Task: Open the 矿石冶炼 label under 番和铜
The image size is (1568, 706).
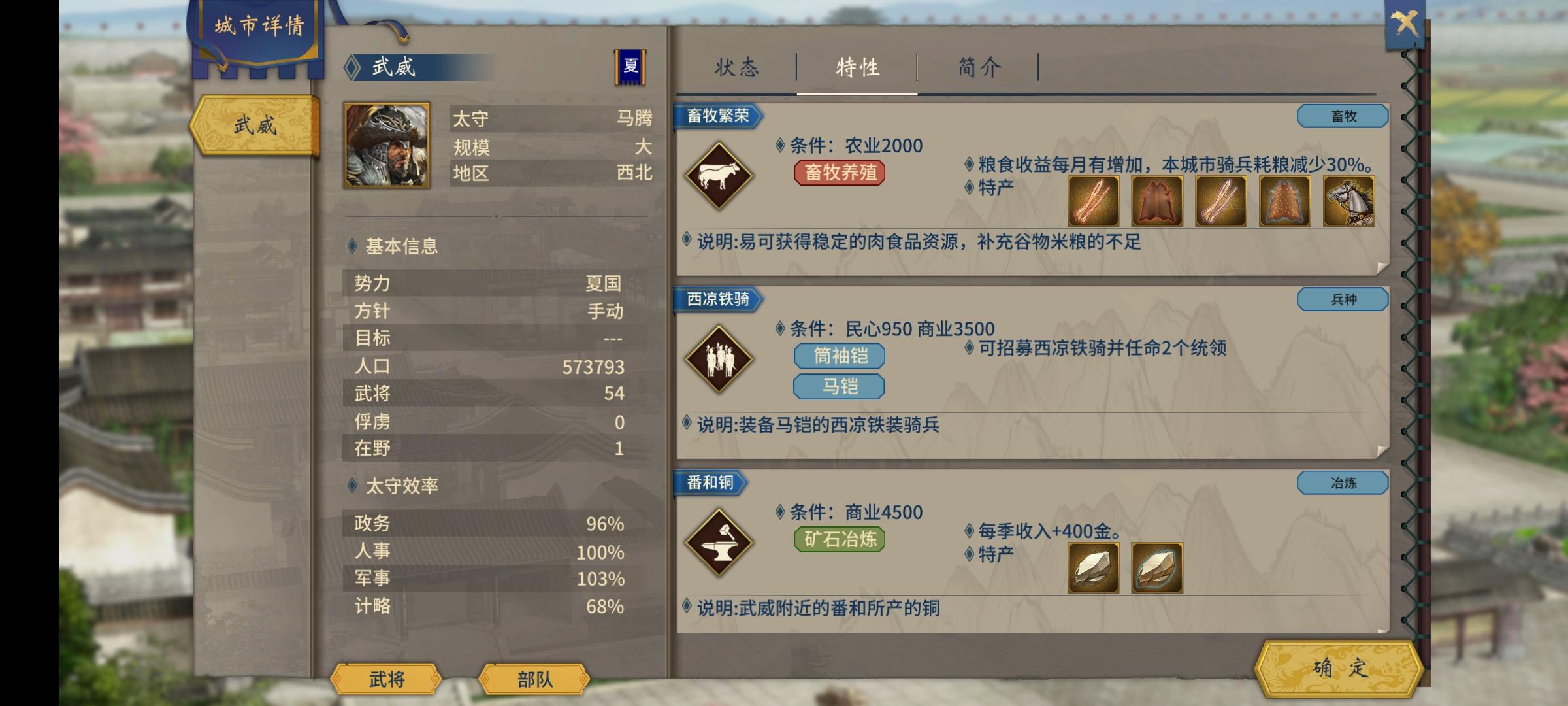Action: pyautogui.click(x=838, y=539)
